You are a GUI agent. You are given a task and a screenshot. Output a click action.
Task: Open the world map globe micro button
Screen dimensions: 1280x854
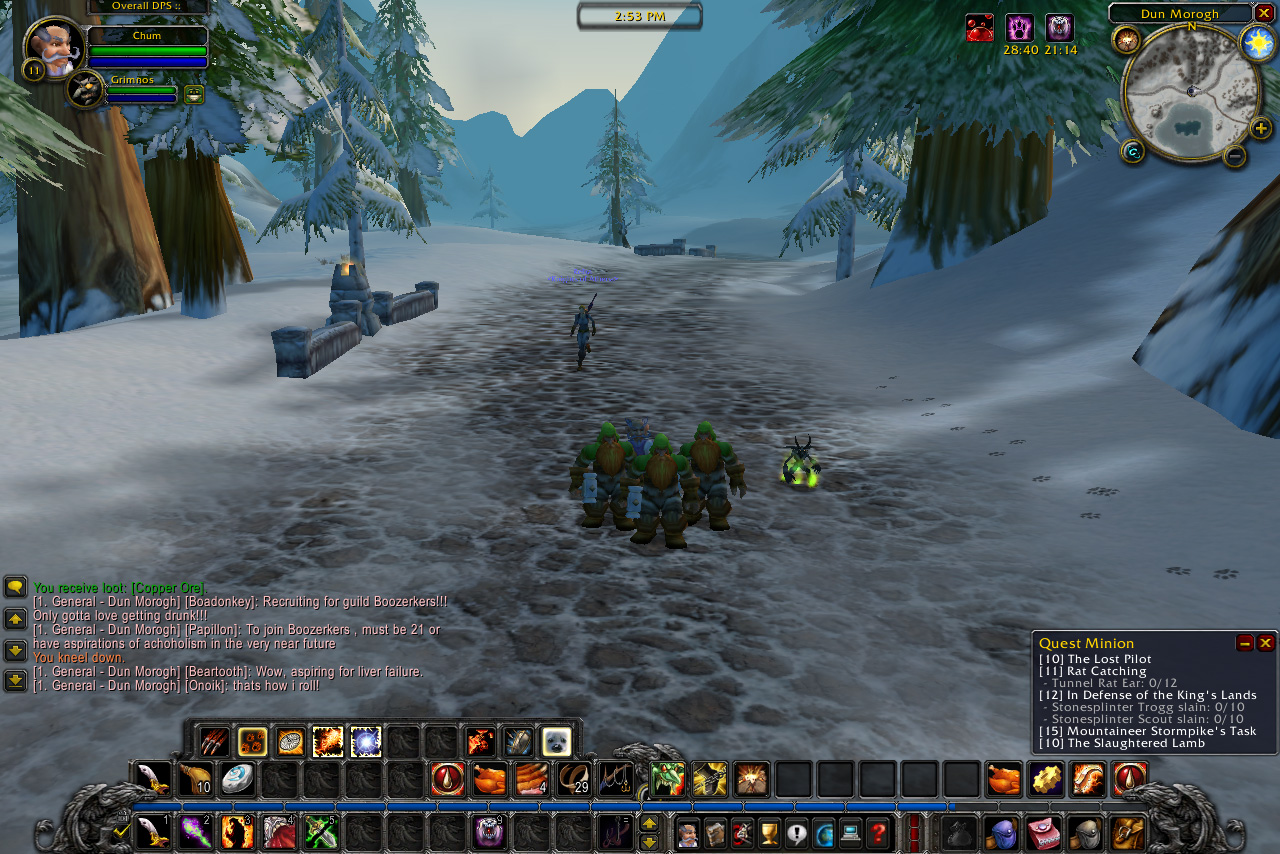tap(823, 832)
